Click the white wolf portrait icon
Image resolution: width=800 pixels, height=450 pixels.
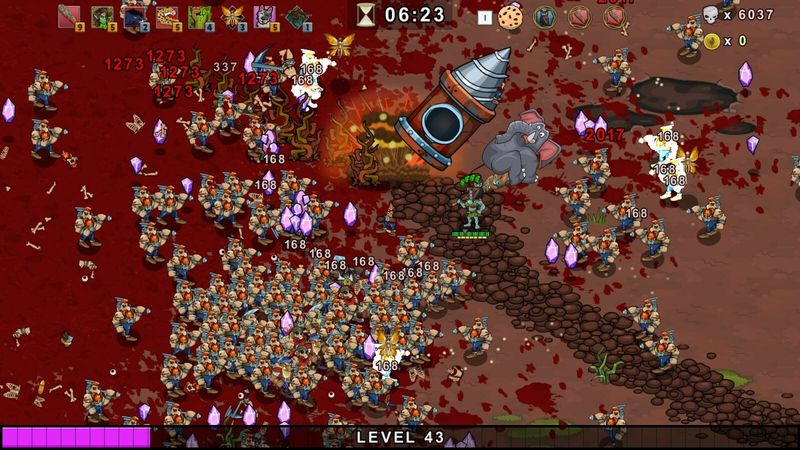[x=264, y=15]
